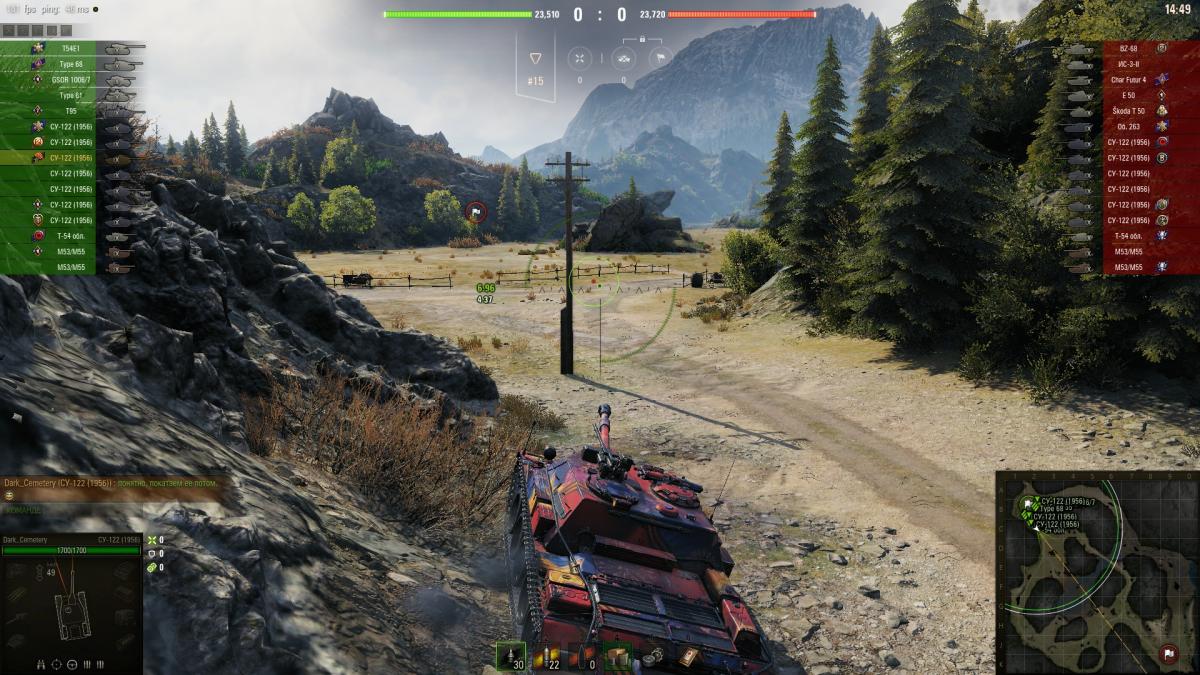Click the Dark_Cemetery chat message
Viewport: 1200px width, 675px height.
110,483
